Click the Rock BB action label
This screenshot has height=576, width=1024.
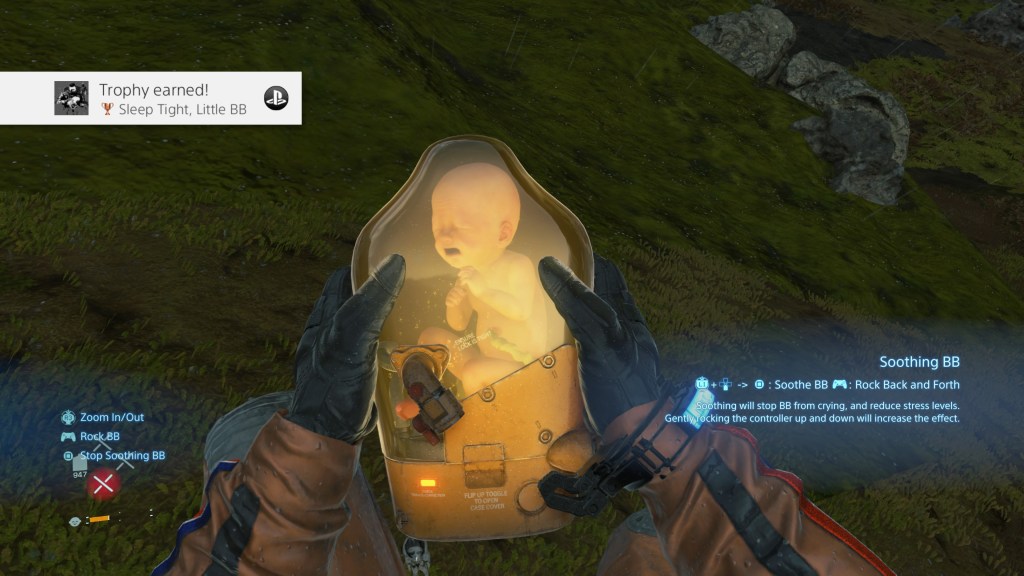100,436
